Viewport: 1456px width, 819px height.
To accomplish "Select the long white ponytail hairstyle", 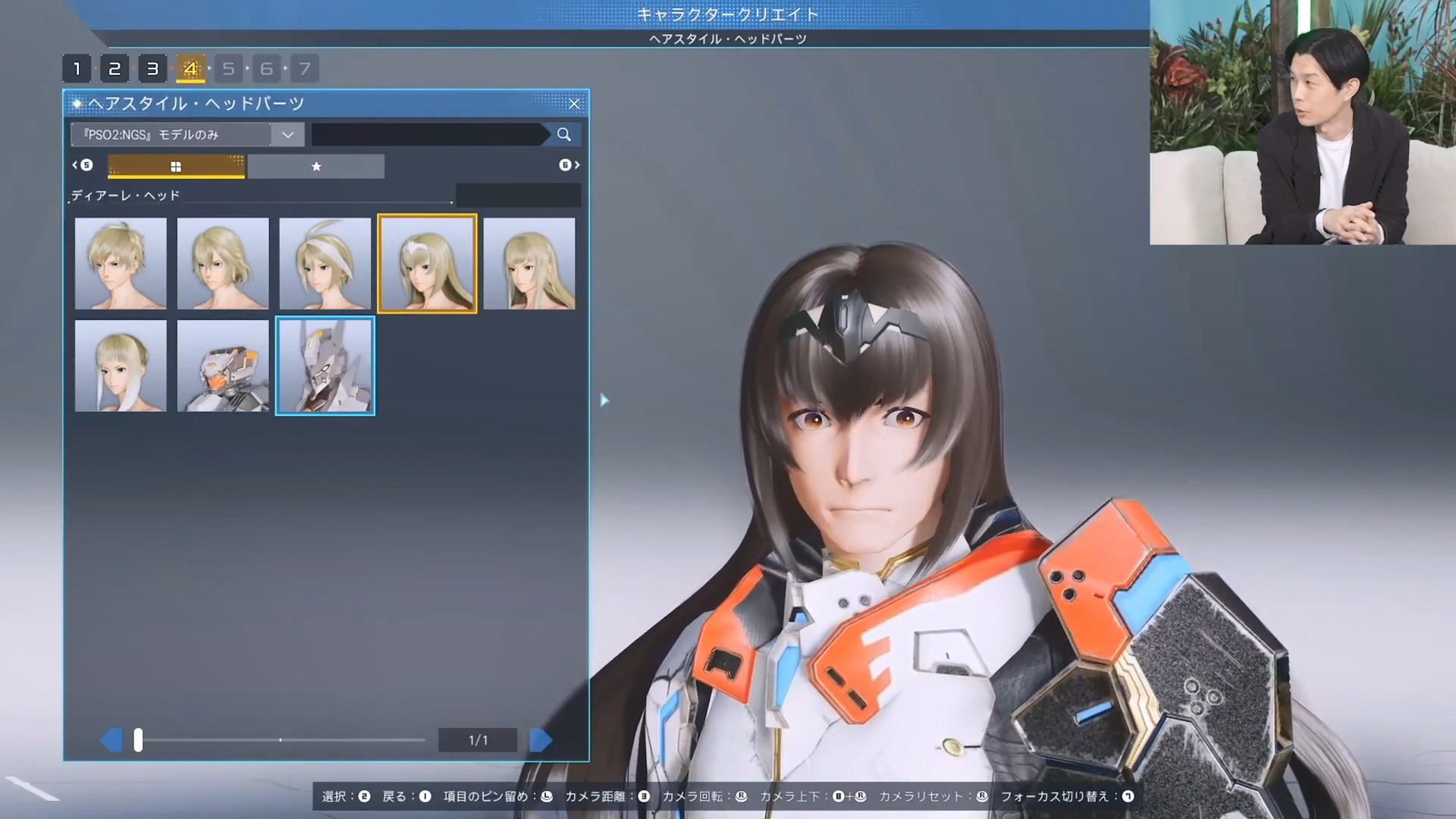I will pyautogui.click(x=120, y=366).
